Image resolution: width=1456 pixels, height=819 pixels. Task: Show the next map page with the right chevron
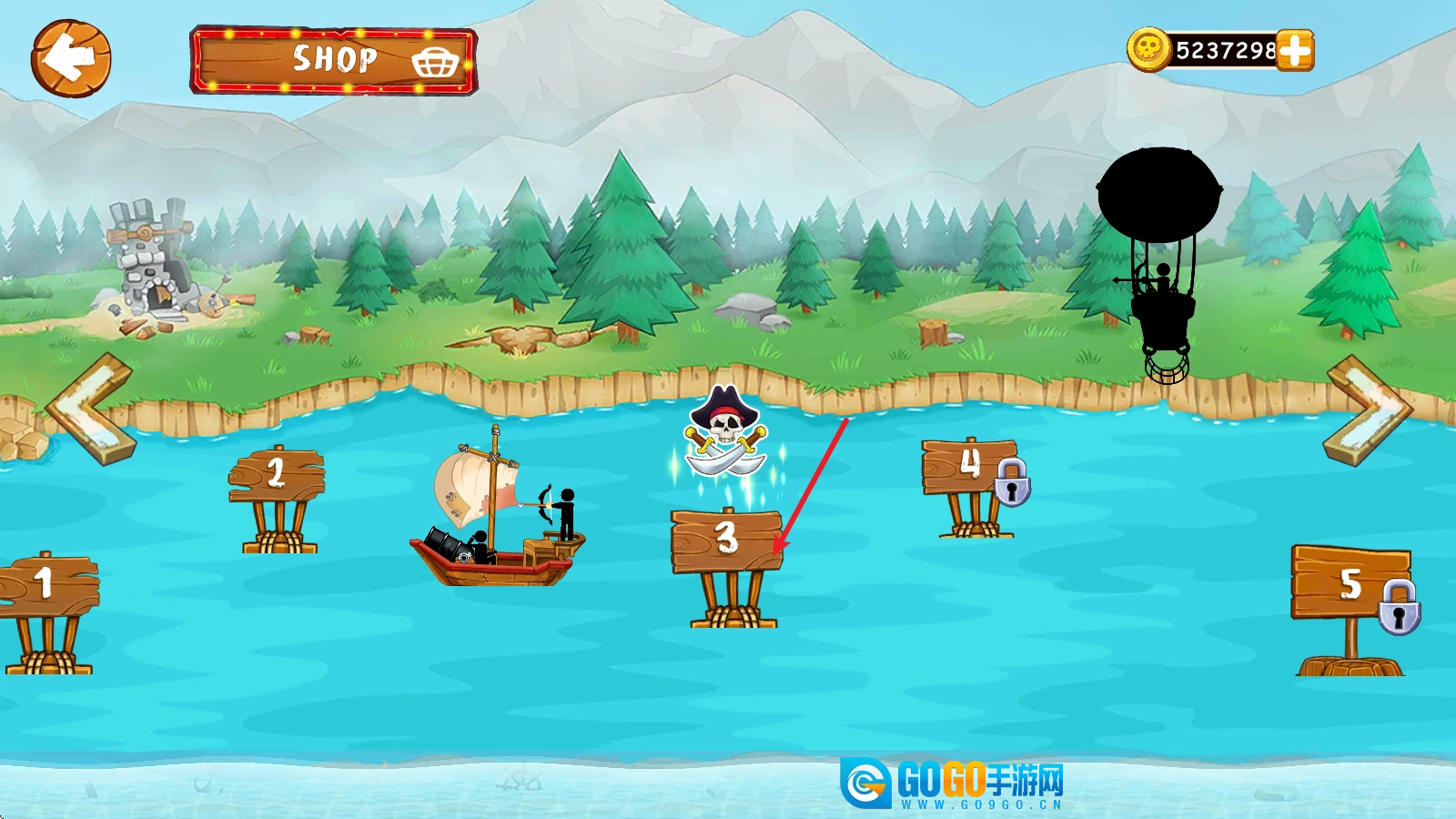[1368, 410]
